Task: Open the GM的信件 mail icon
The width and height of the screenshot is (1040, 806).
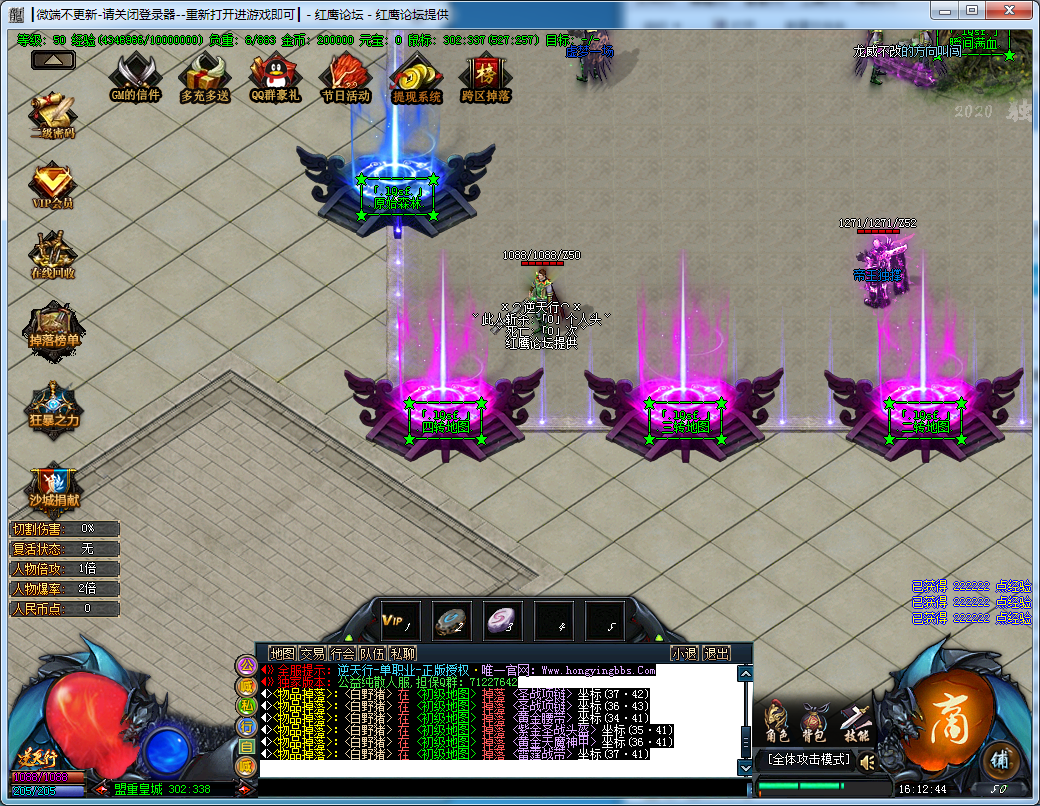Action: tap(135, 76)
